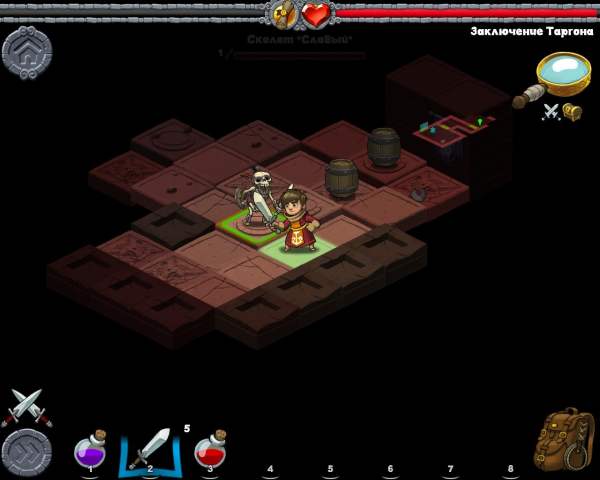
Task: Drink the red health potion in slot 3
Action: point(210,450)
